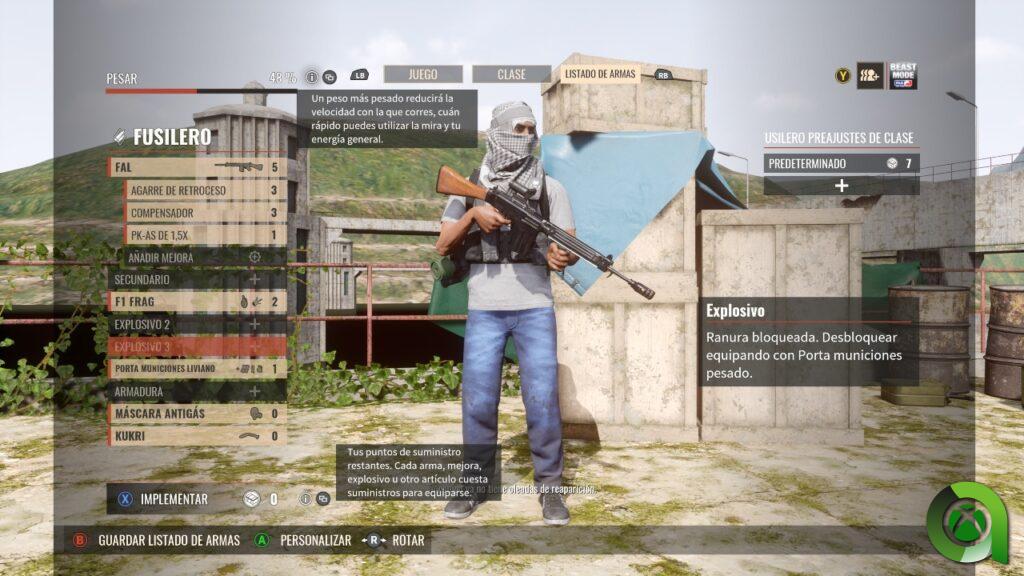Toggle the Beast Mode icon
Screen dimensions: 1024x576
[x=903, y=76]
